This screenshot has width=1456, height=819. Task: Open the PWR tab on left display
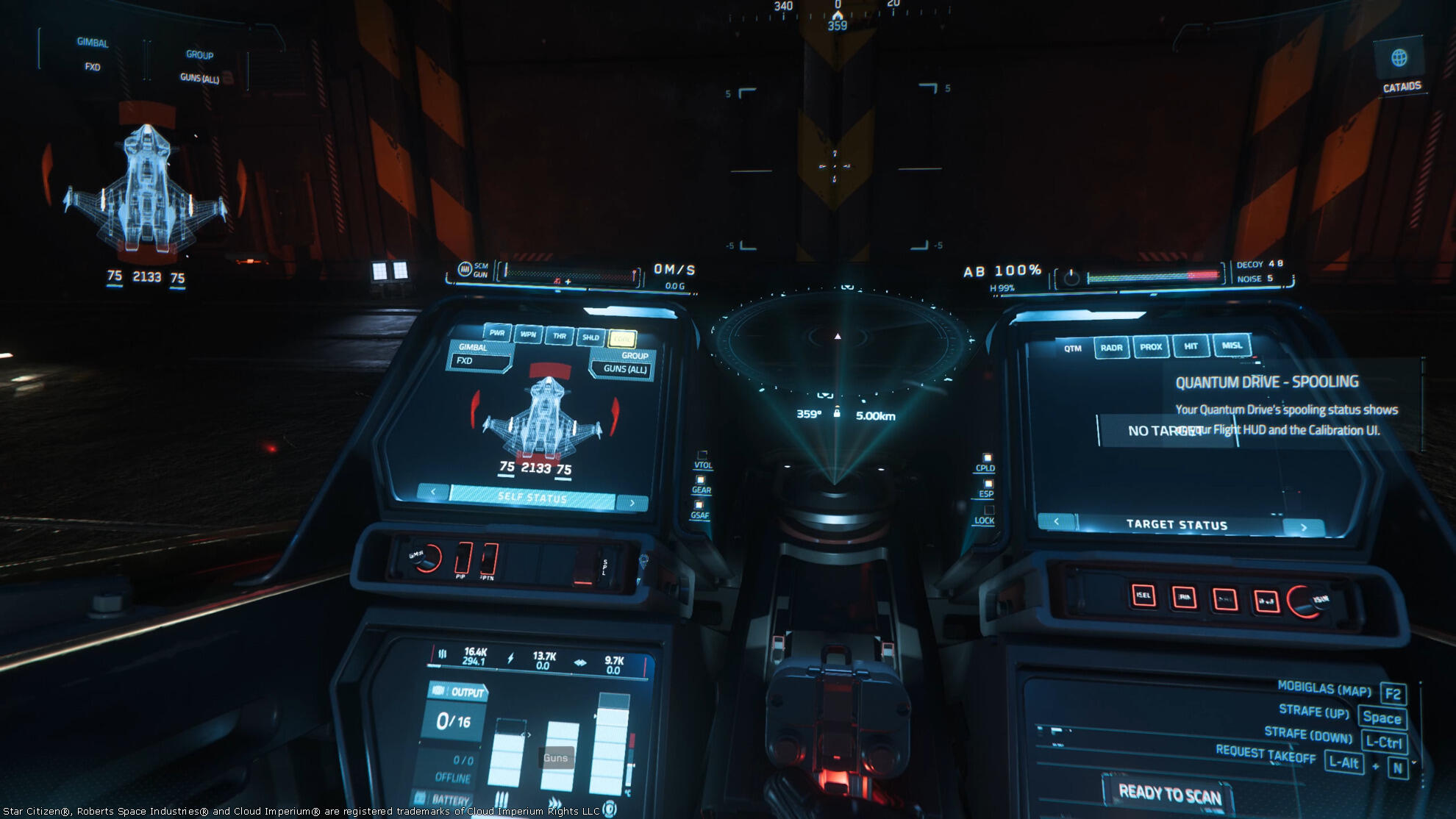click(497, 333)
